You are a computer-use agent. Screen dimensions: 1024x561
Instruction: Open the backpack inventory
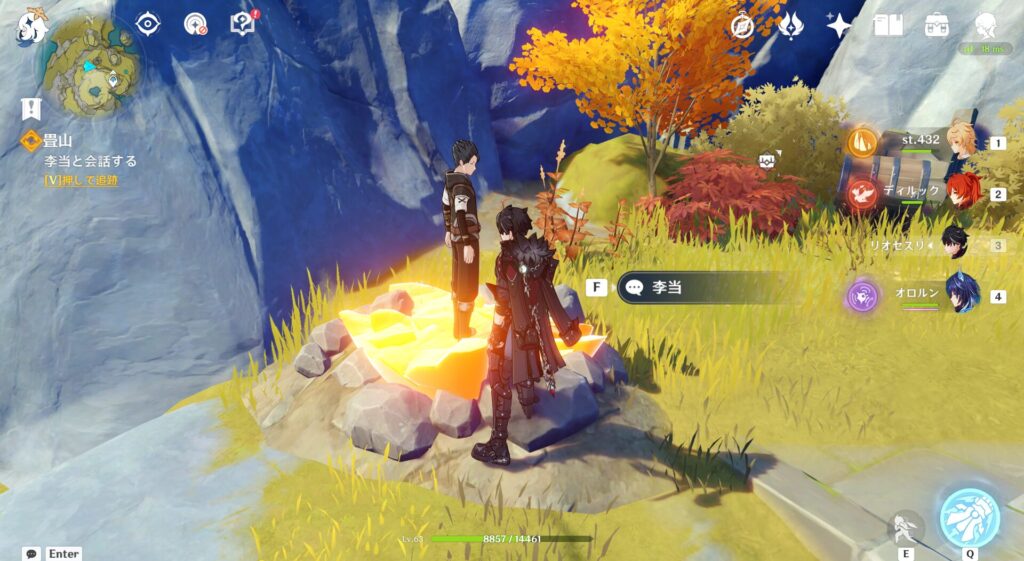tap(937, 25)
